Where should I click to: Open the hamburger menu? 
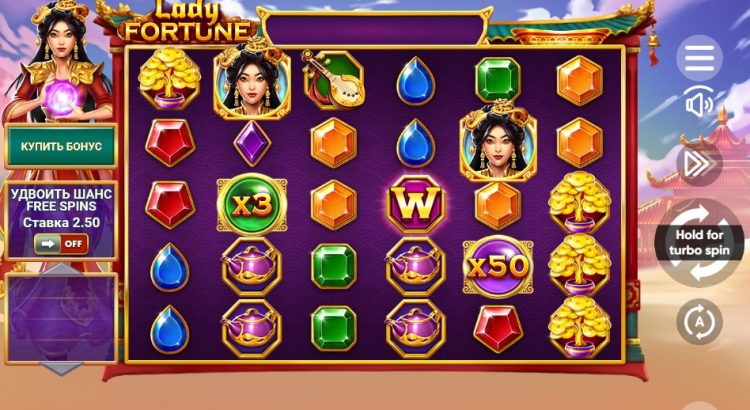point(699,58)
